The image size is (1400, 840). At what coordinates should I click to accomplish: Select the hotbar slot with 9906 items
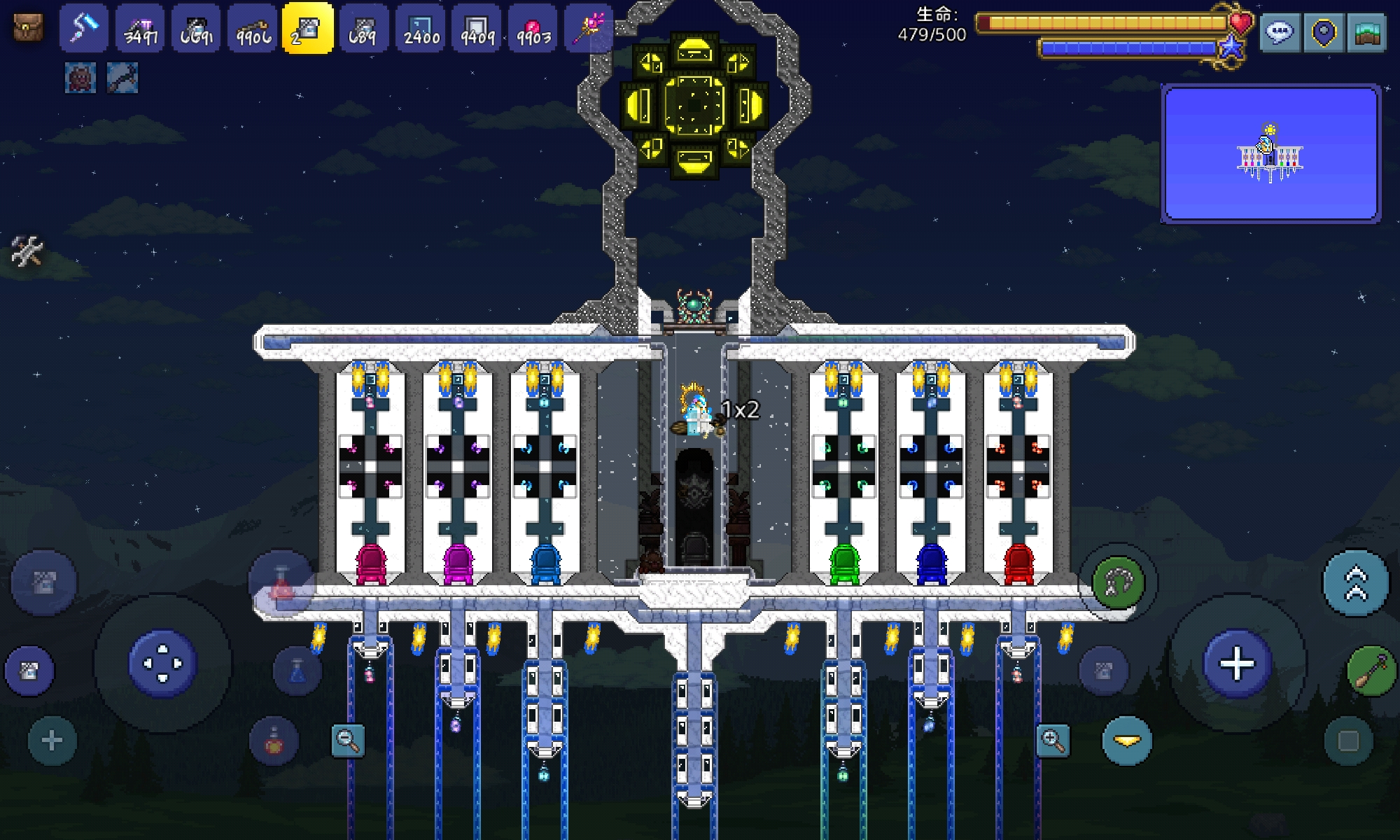click(253, 29)
